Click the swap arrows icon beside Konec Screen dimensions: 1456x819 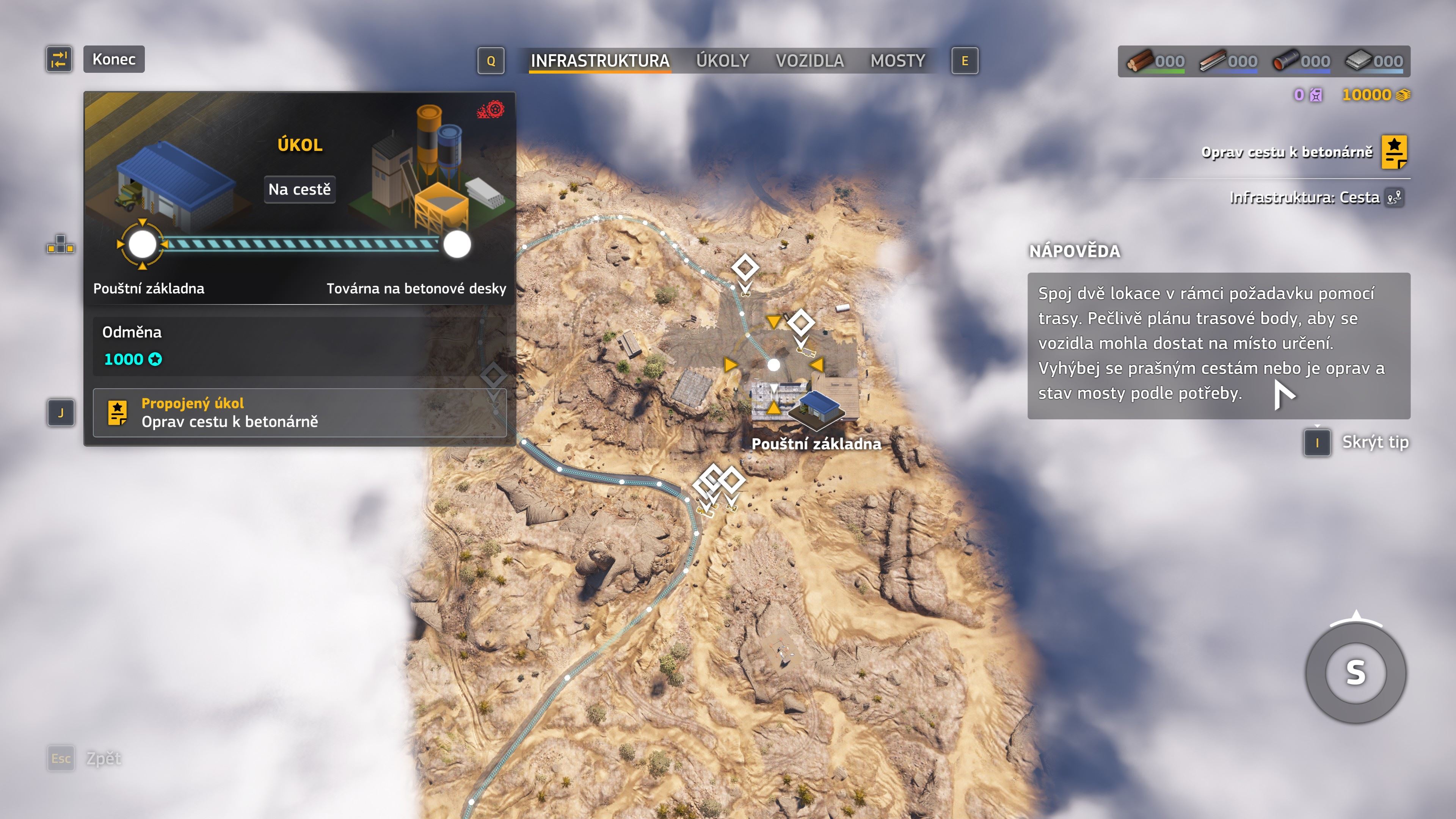pyautogui.click(x=60, y=60)
